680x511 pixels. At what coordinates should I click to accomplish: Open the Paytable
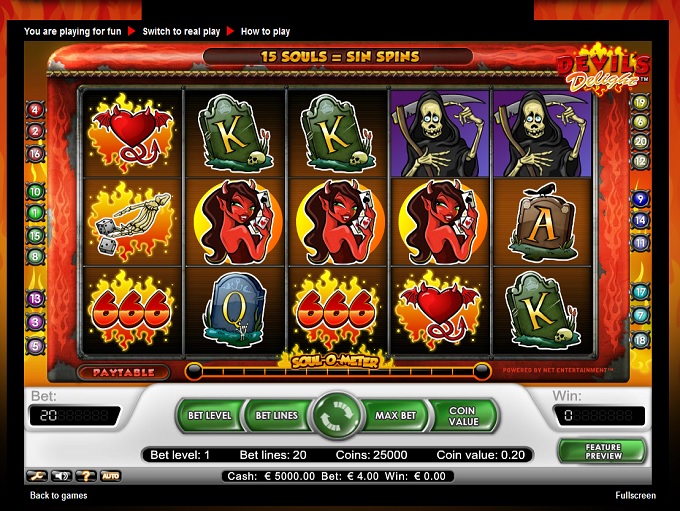[129, 372]
